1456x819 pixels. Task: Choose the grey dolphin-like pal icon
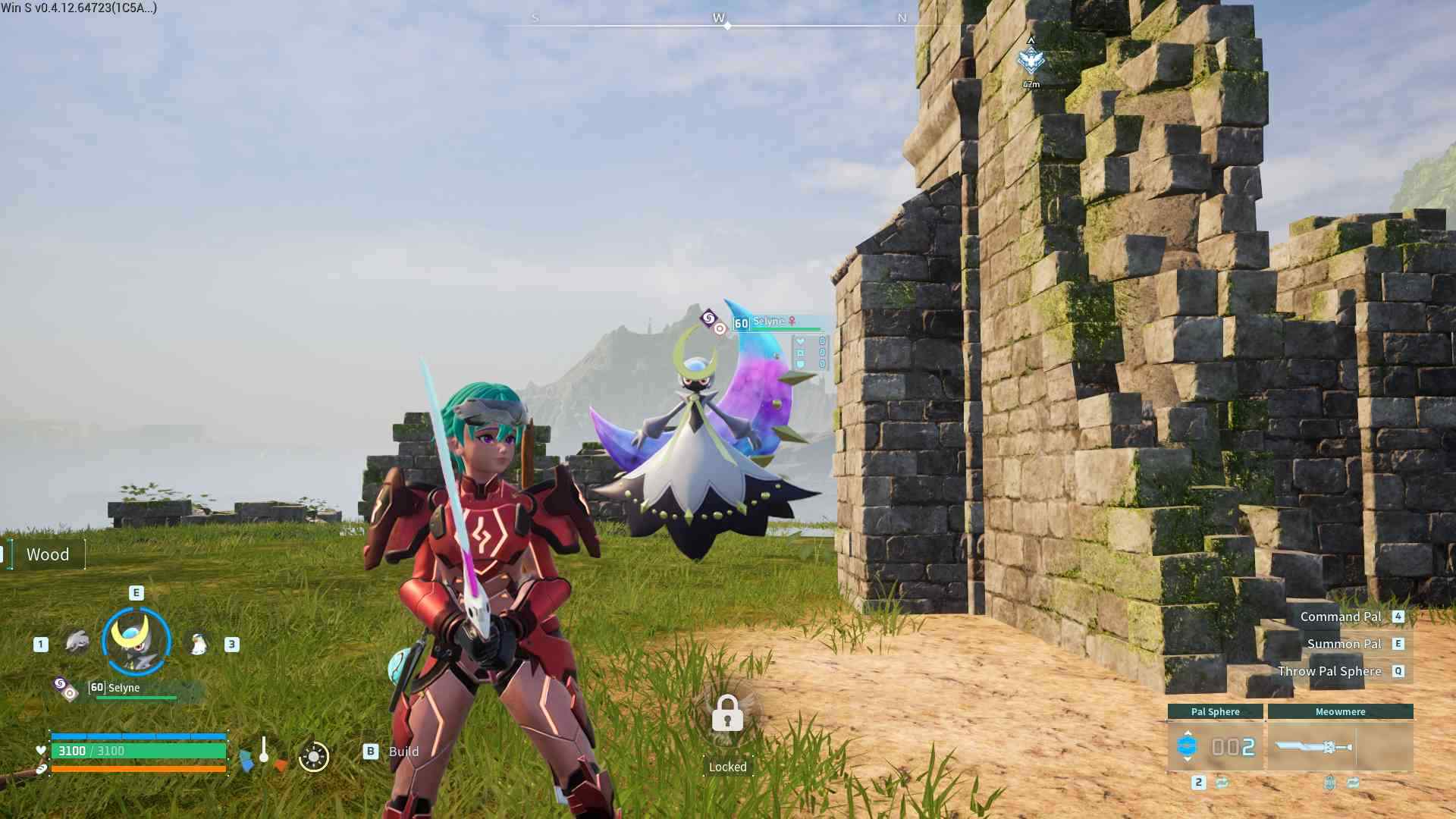[77, 642]
